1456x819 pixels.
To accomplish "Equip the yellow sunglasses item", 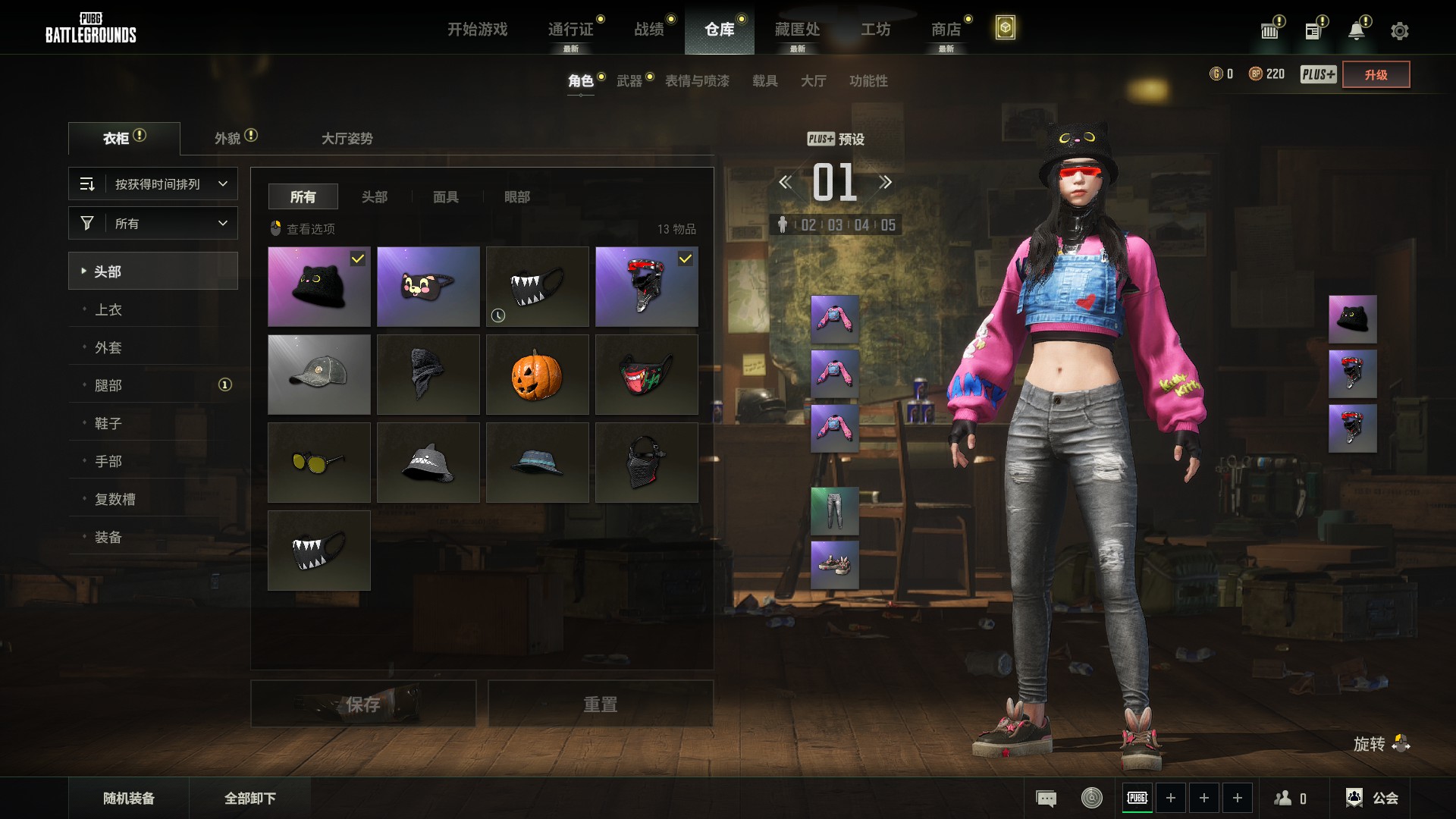I will coord(318,463).
